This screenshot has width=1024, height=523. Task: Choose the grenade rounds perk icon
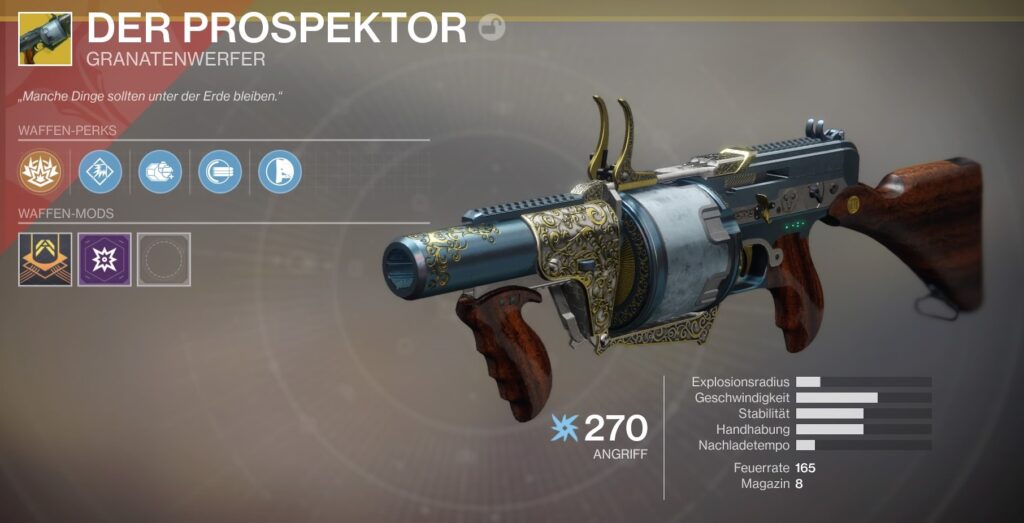tap(160, 171)
